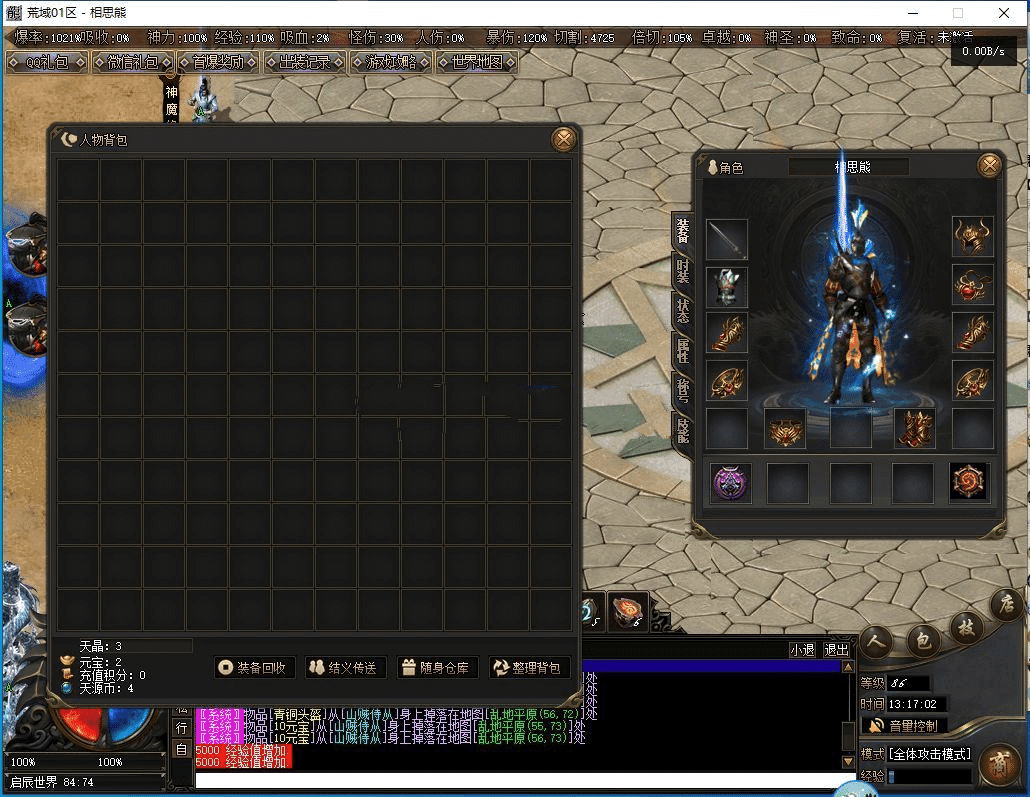Image resolution: width=1030 pixels, height=797 pixels.
Task: Select the equipped sword weapon slot
Action: coord(727,240)
